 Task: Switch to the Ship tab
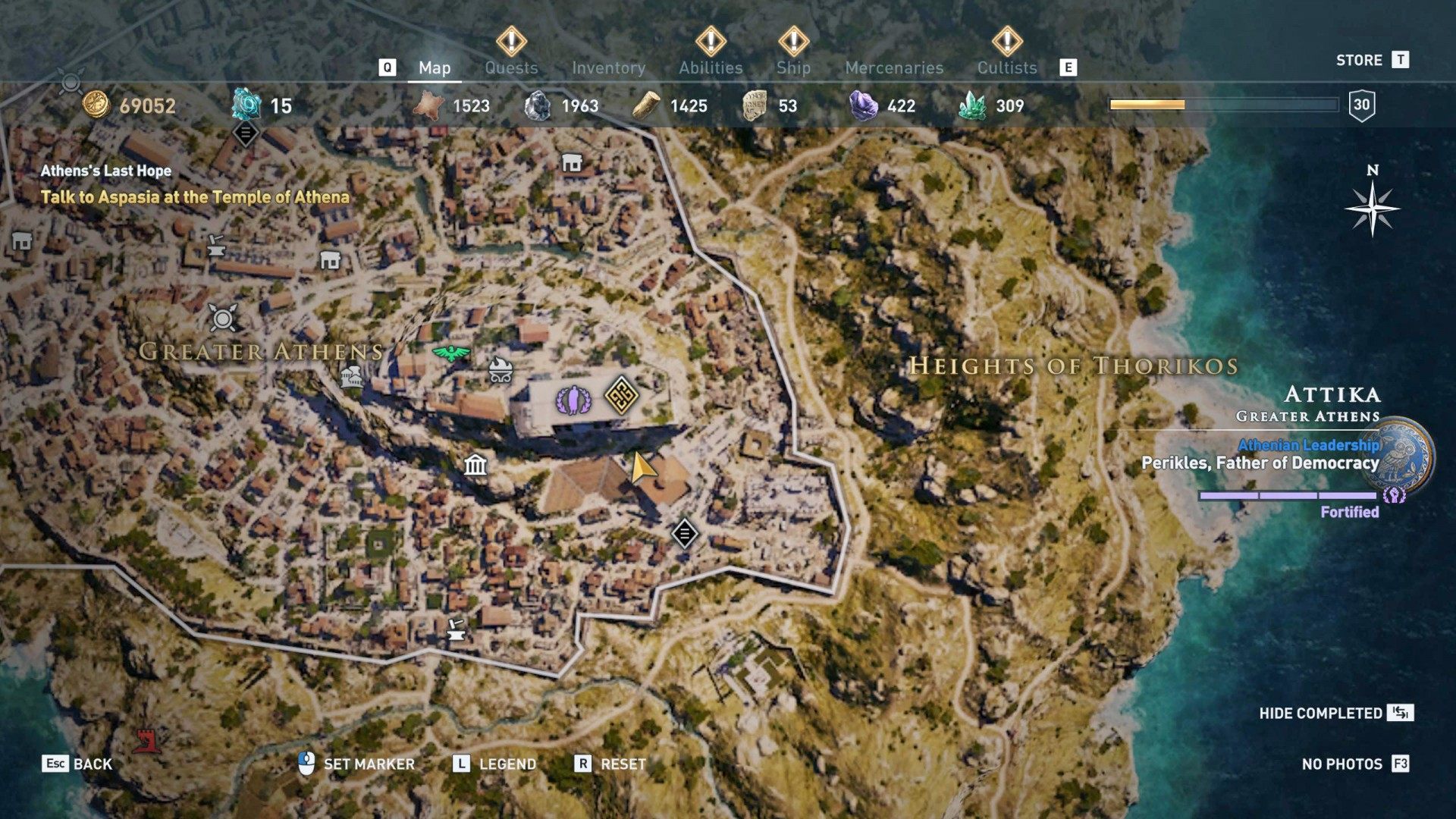(792, 67)
